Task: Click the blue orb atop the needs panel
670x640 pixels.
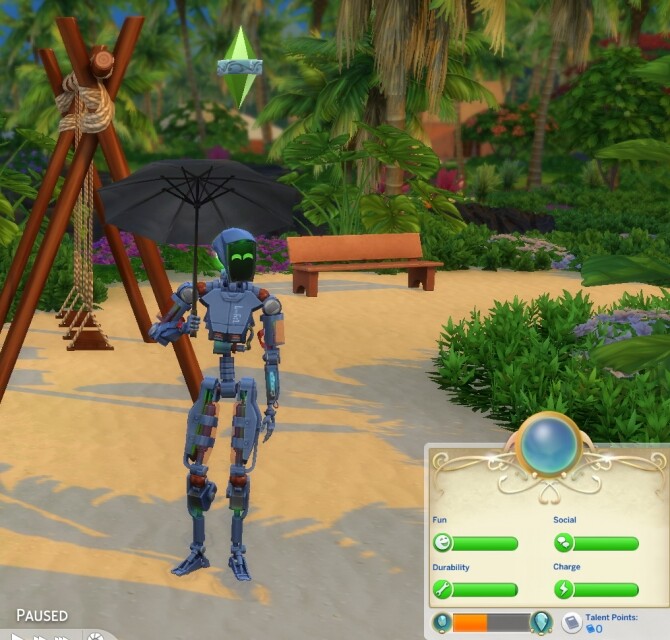Action: (x=549, y=446)
